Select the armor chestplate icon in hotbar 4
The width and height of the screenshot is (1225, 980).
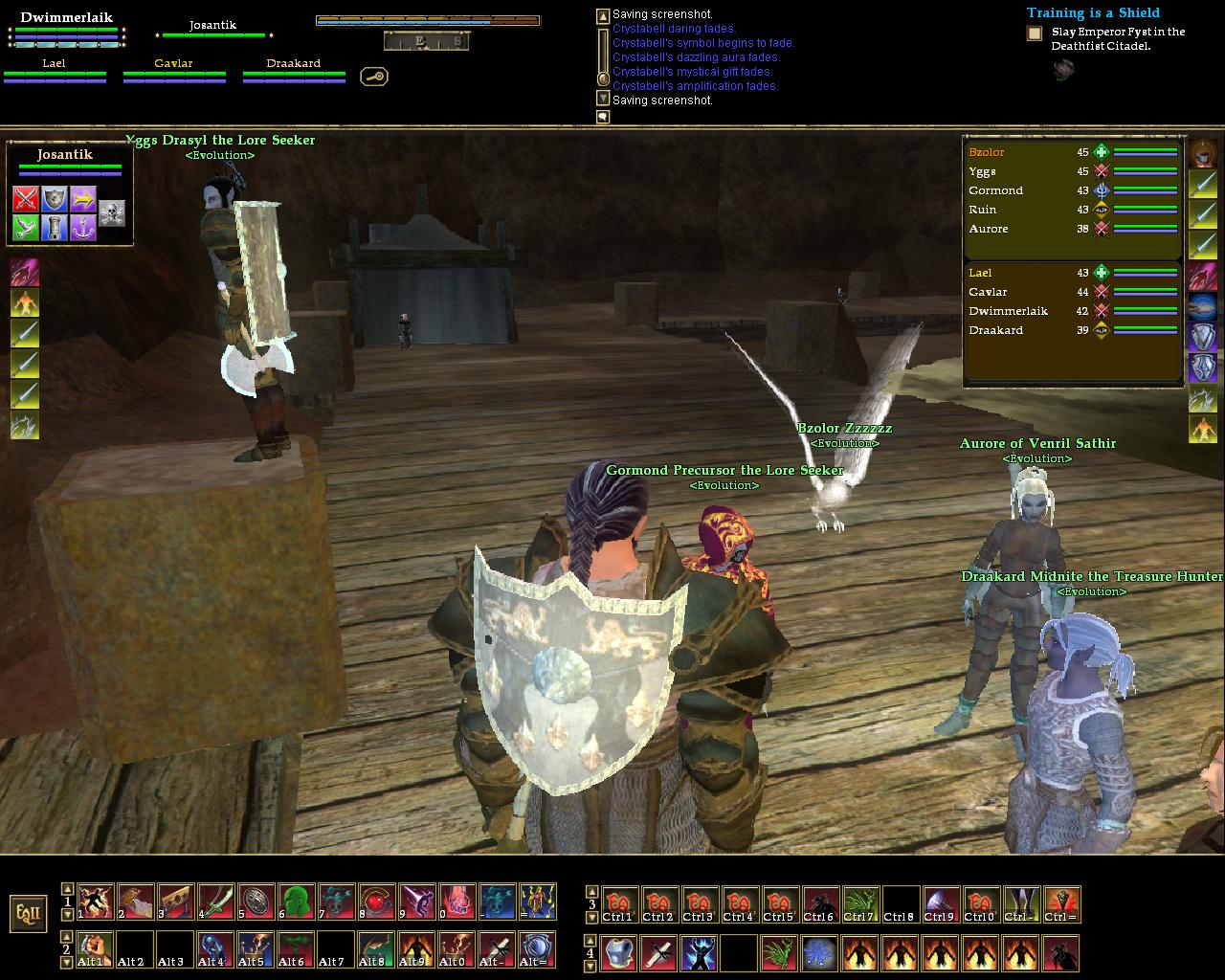[619, 953]
